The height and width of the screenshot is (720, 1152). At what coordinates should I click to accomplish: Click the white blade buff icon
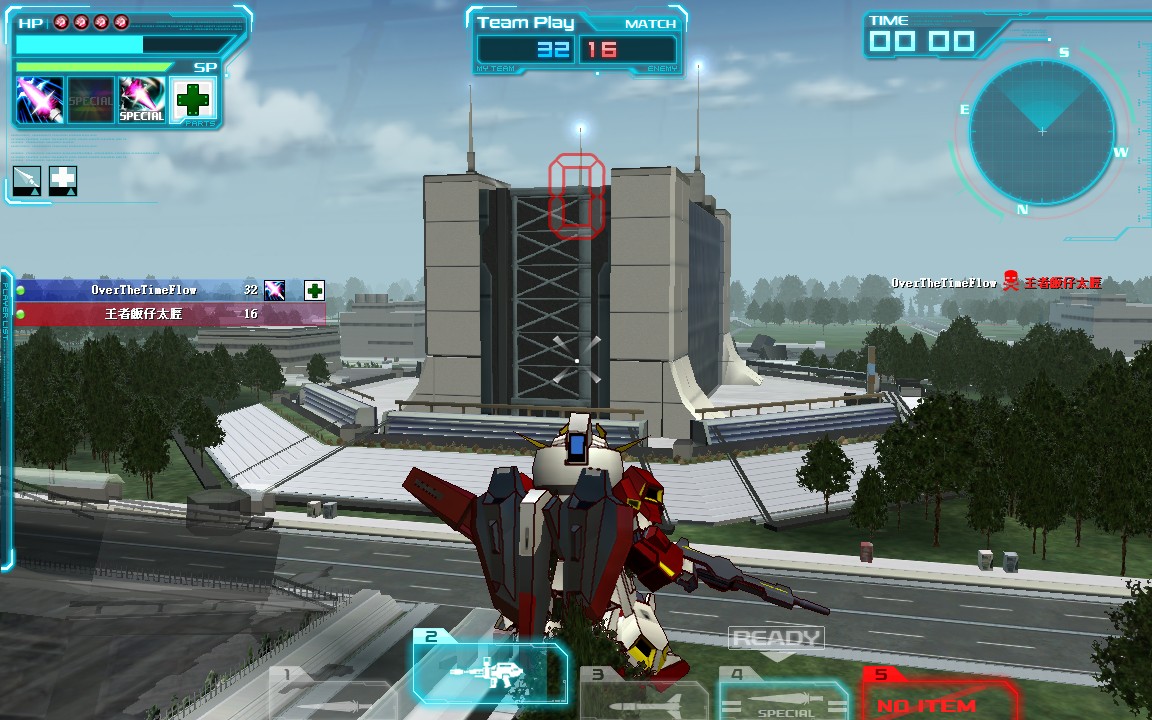coord(28,180)
